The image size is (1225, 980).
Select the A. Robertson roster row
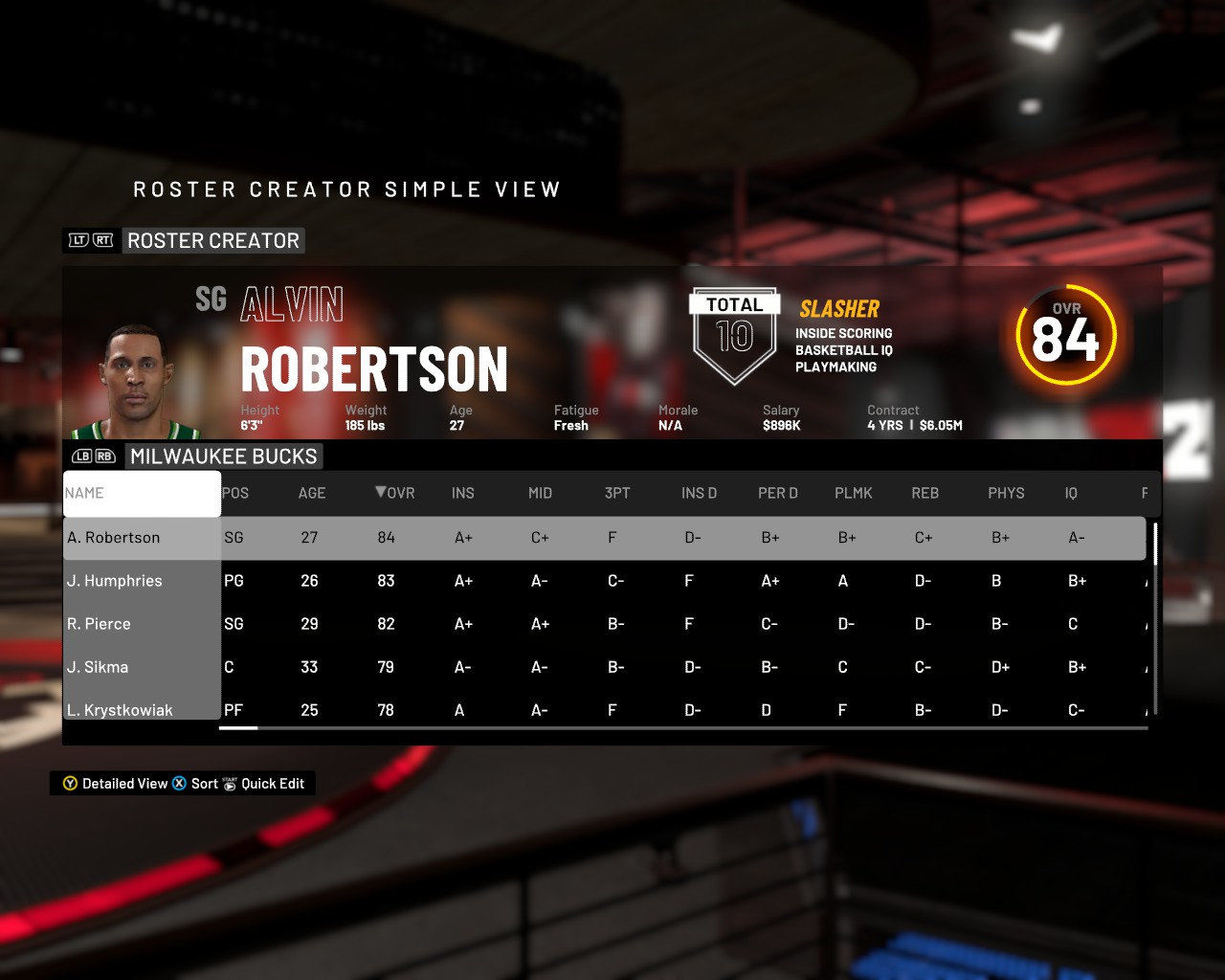coord(114,538)
